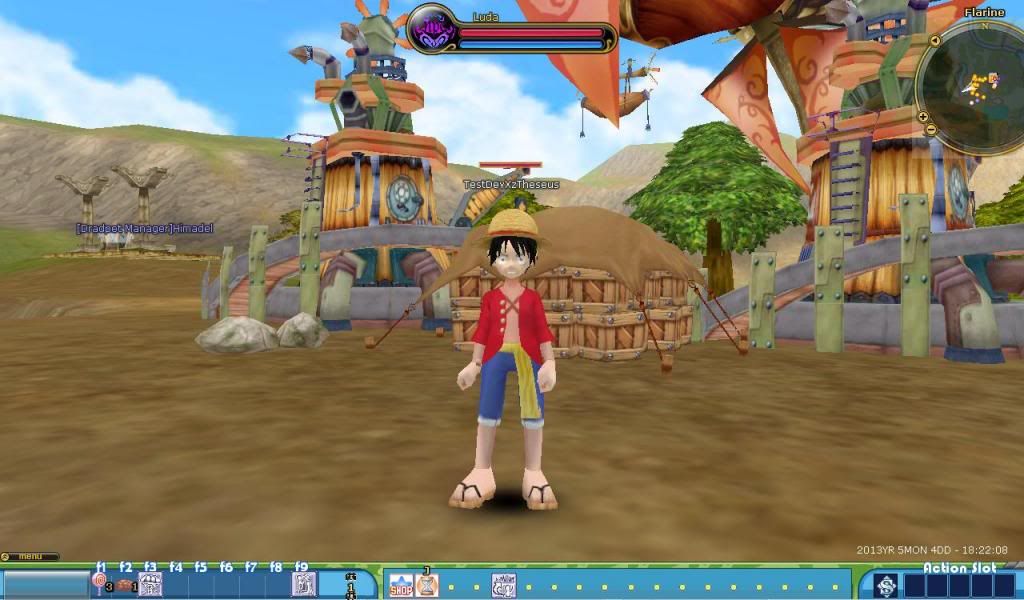Activate the skill icon in the F3 slot

(x=150, y=585)
